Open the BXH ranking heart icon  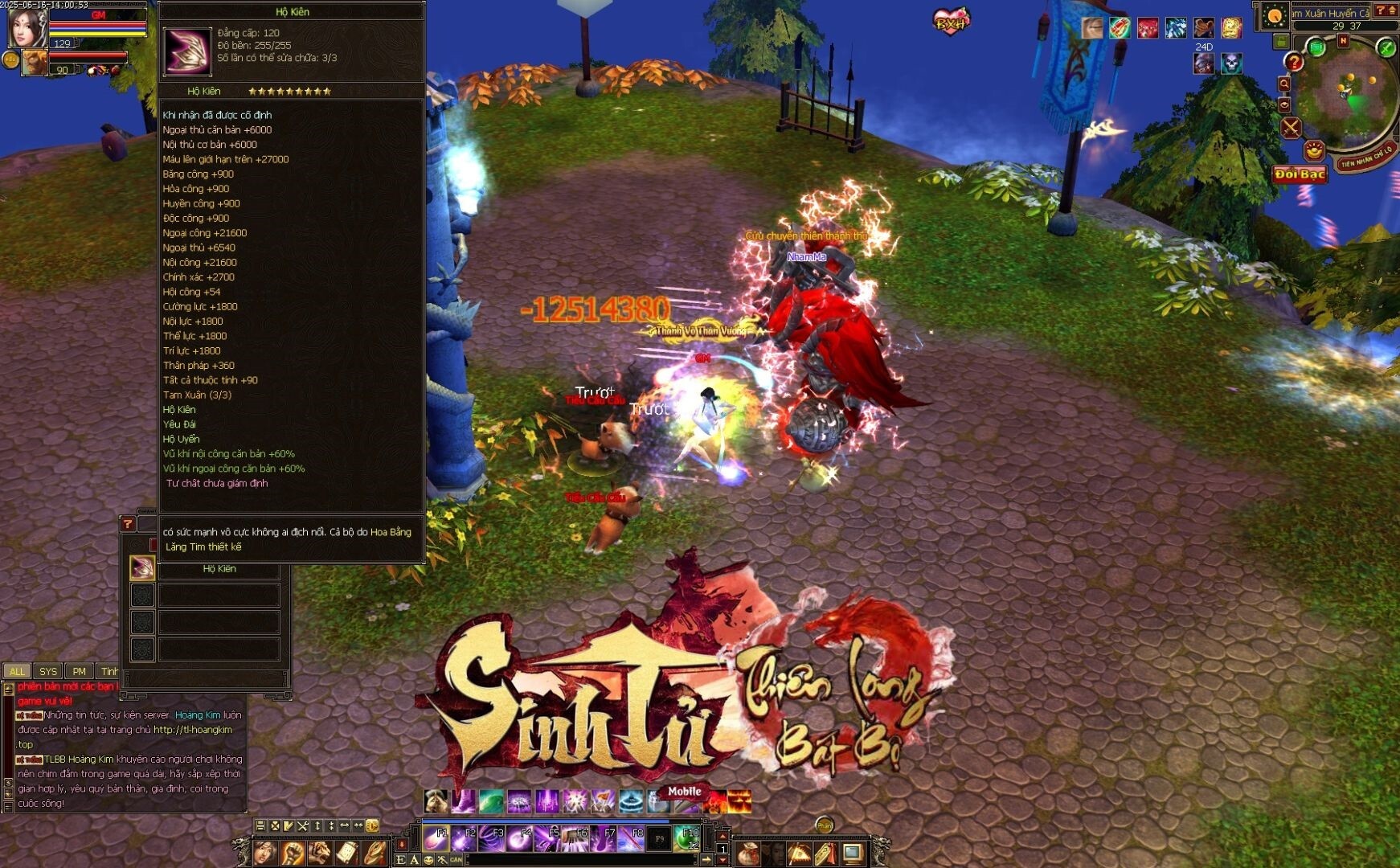(x=951, y=21)
